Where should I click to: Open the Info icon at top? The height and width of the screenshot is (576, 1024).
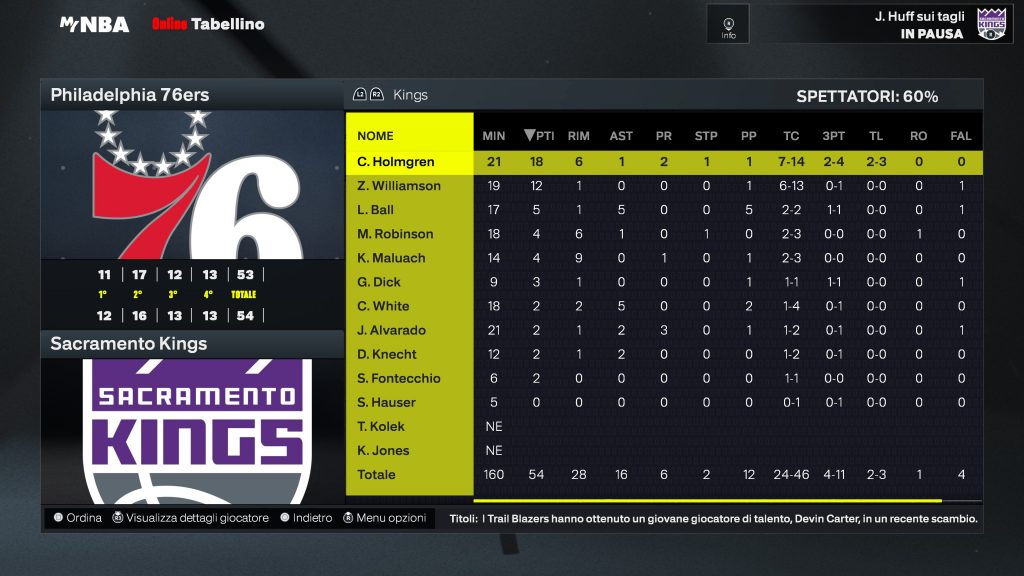[728, 24]
